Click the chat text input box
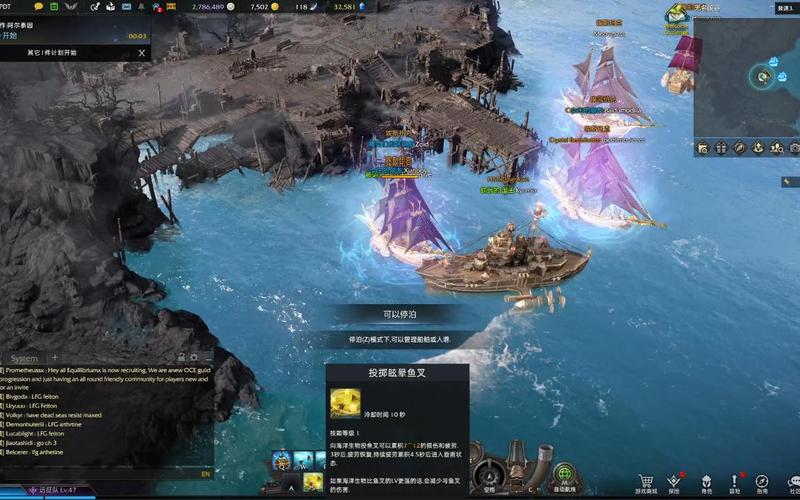This screenshot has height=500, width=800. point(100,474)
